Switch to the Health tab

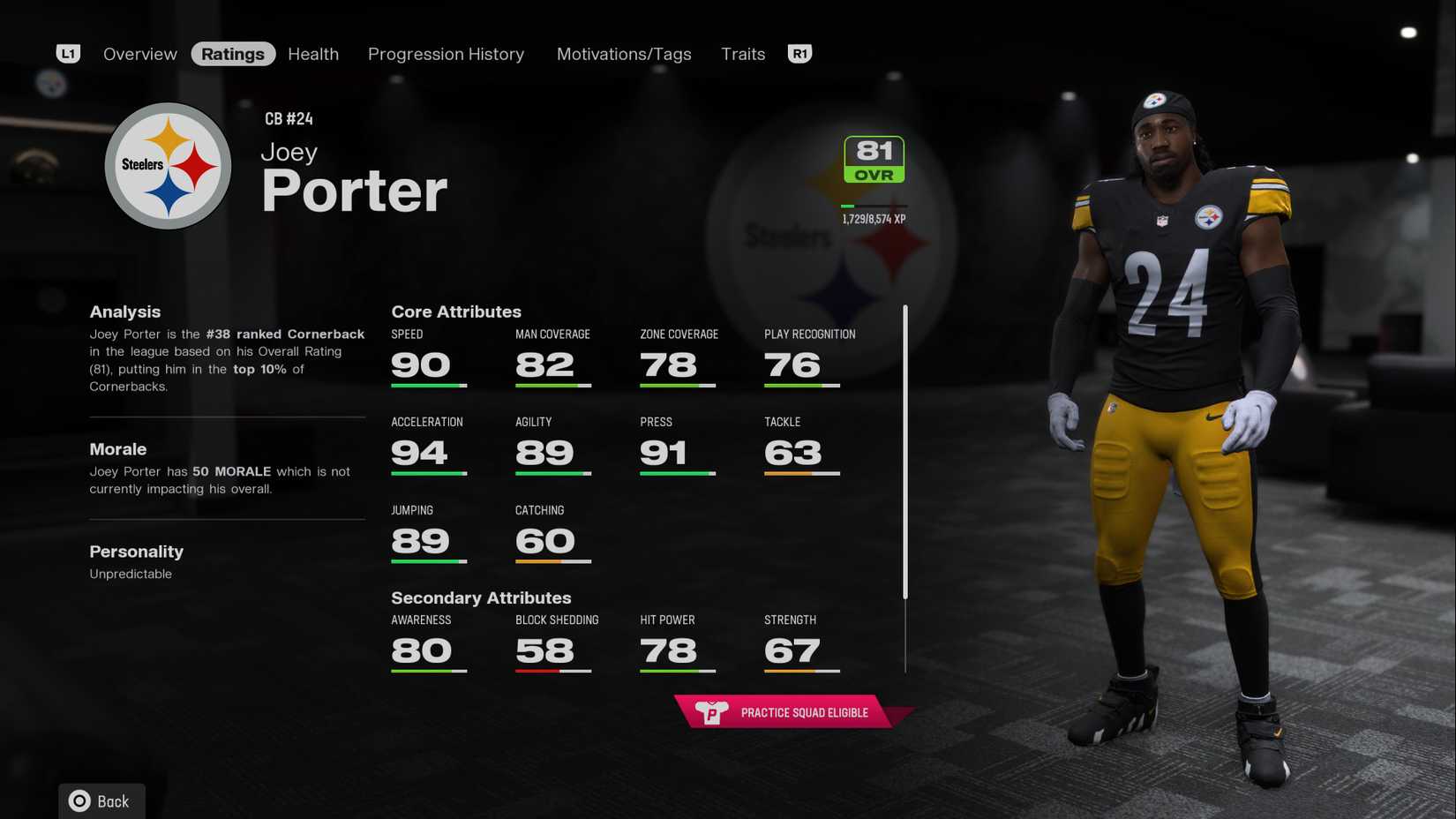[312, 53]
